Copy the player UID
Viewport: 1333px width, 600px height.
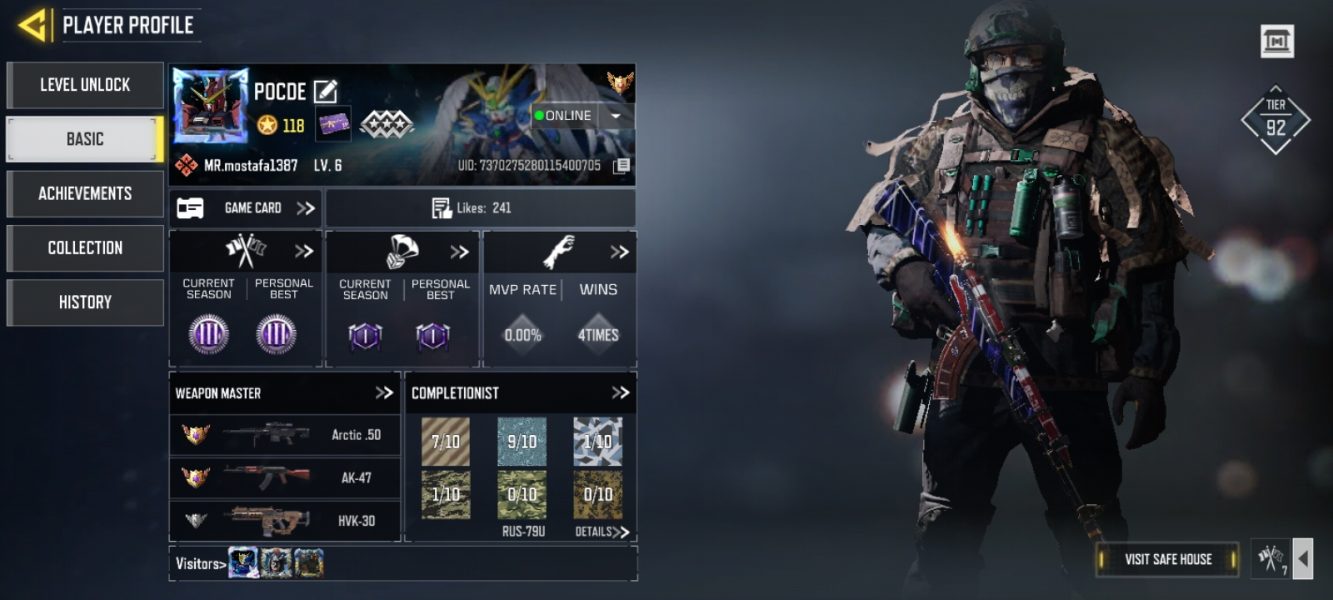[622, 166]
